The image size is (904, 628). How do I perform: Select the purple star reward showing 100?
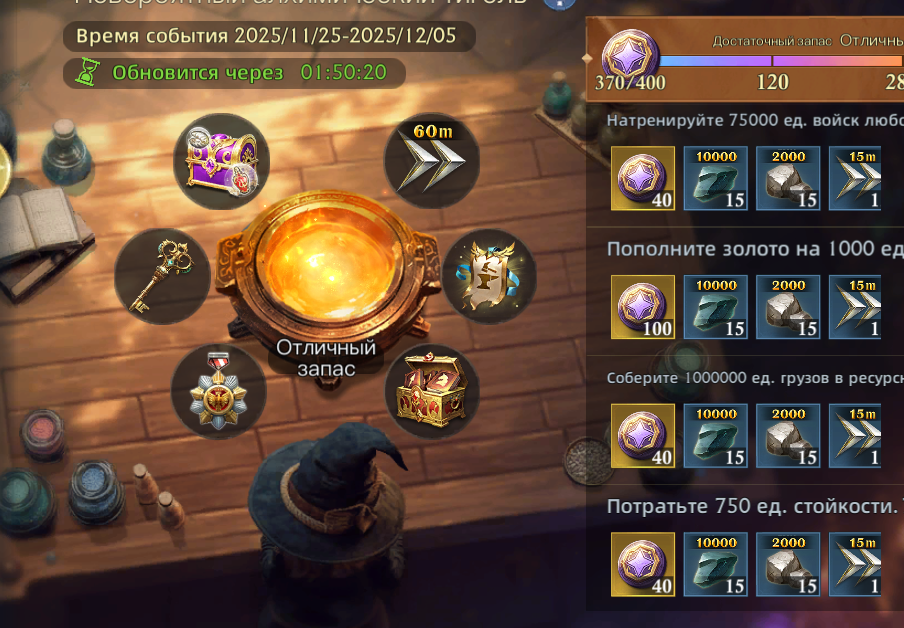[643, 307]
